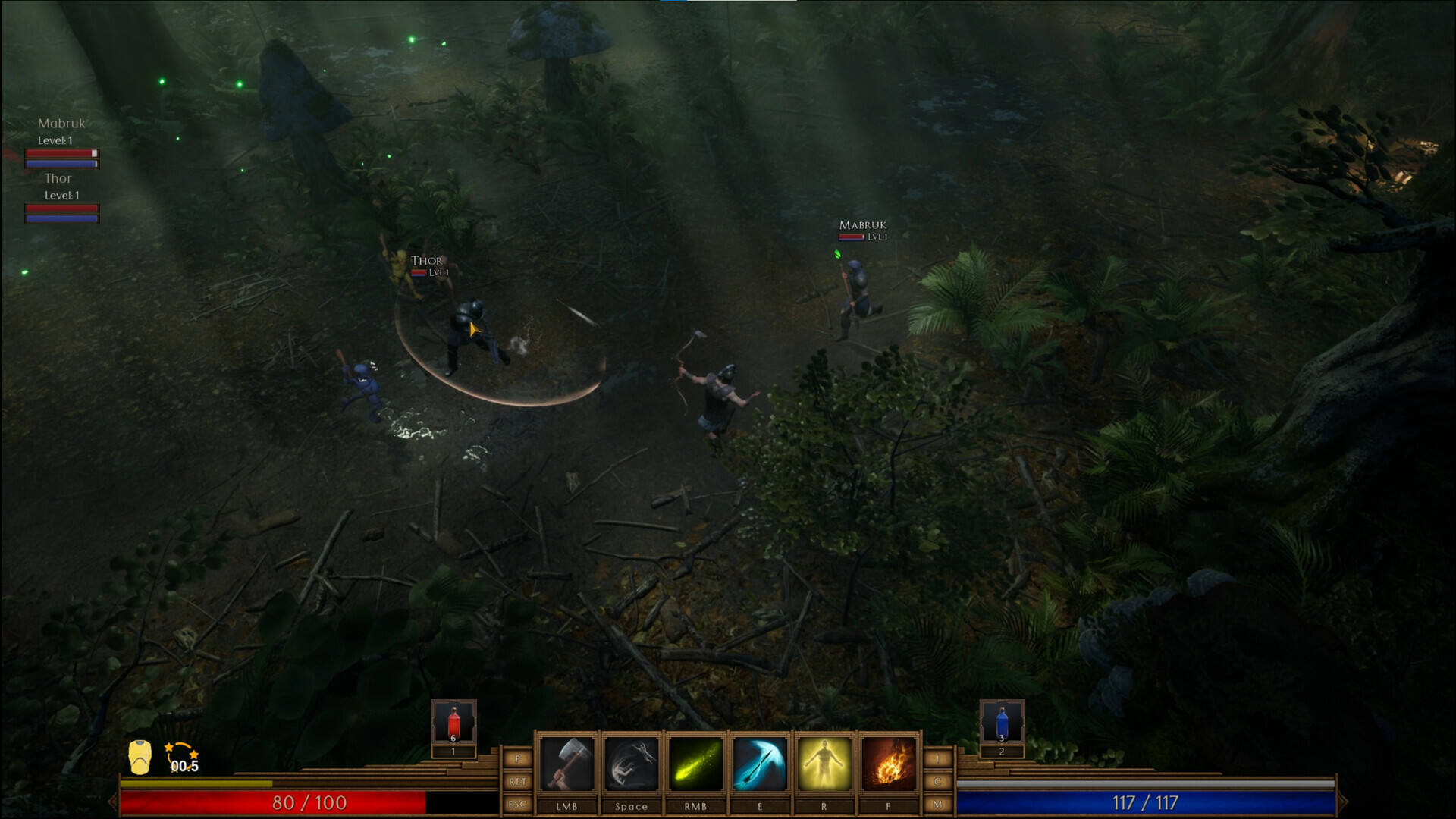Open the menu with the ESC button
Viewport: 1456px width, 819px height.
click(x=518, y=804)
